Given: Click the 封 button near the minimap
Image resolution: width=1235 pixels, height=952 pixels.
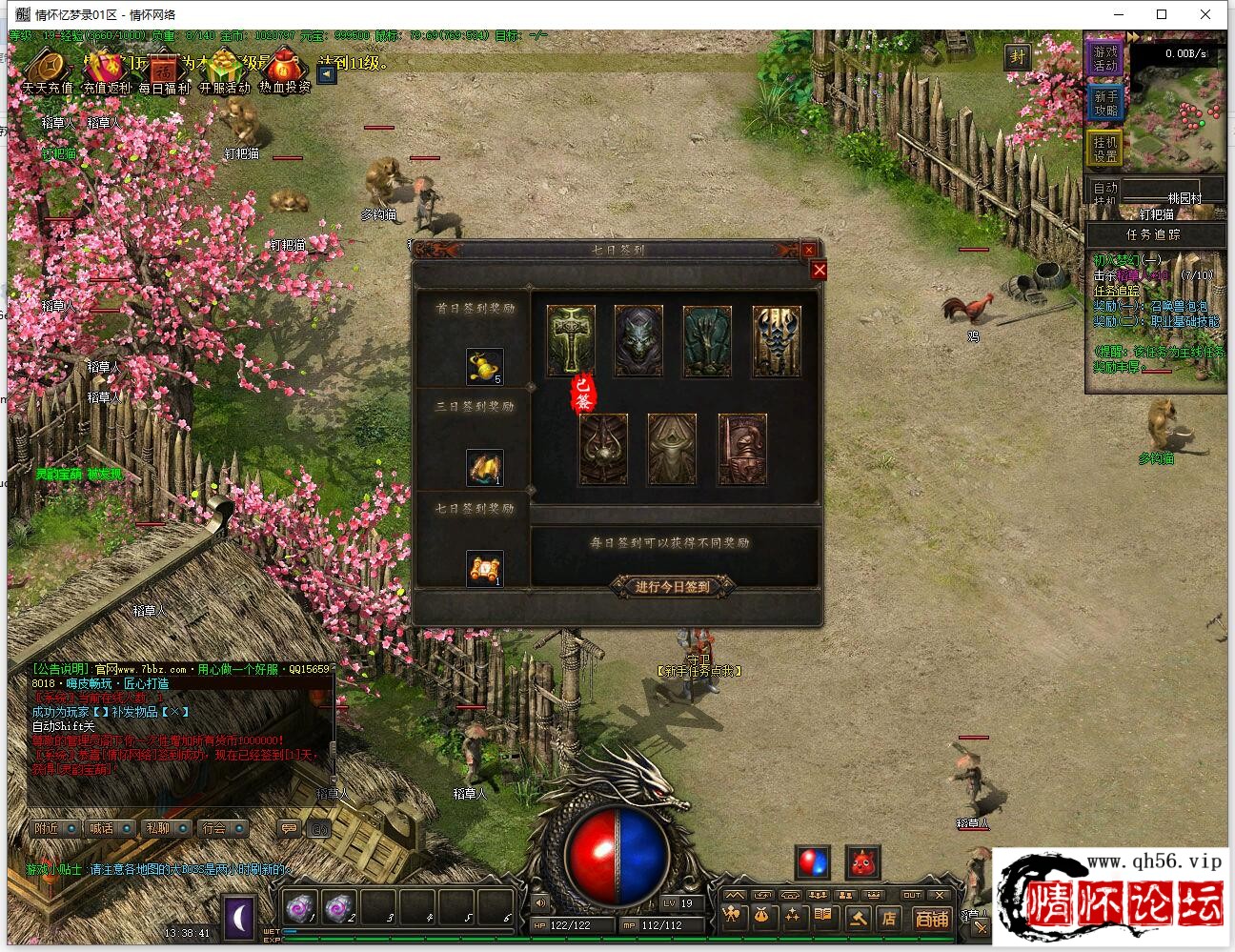Looking at the screenshot, I should (1017, 57).
